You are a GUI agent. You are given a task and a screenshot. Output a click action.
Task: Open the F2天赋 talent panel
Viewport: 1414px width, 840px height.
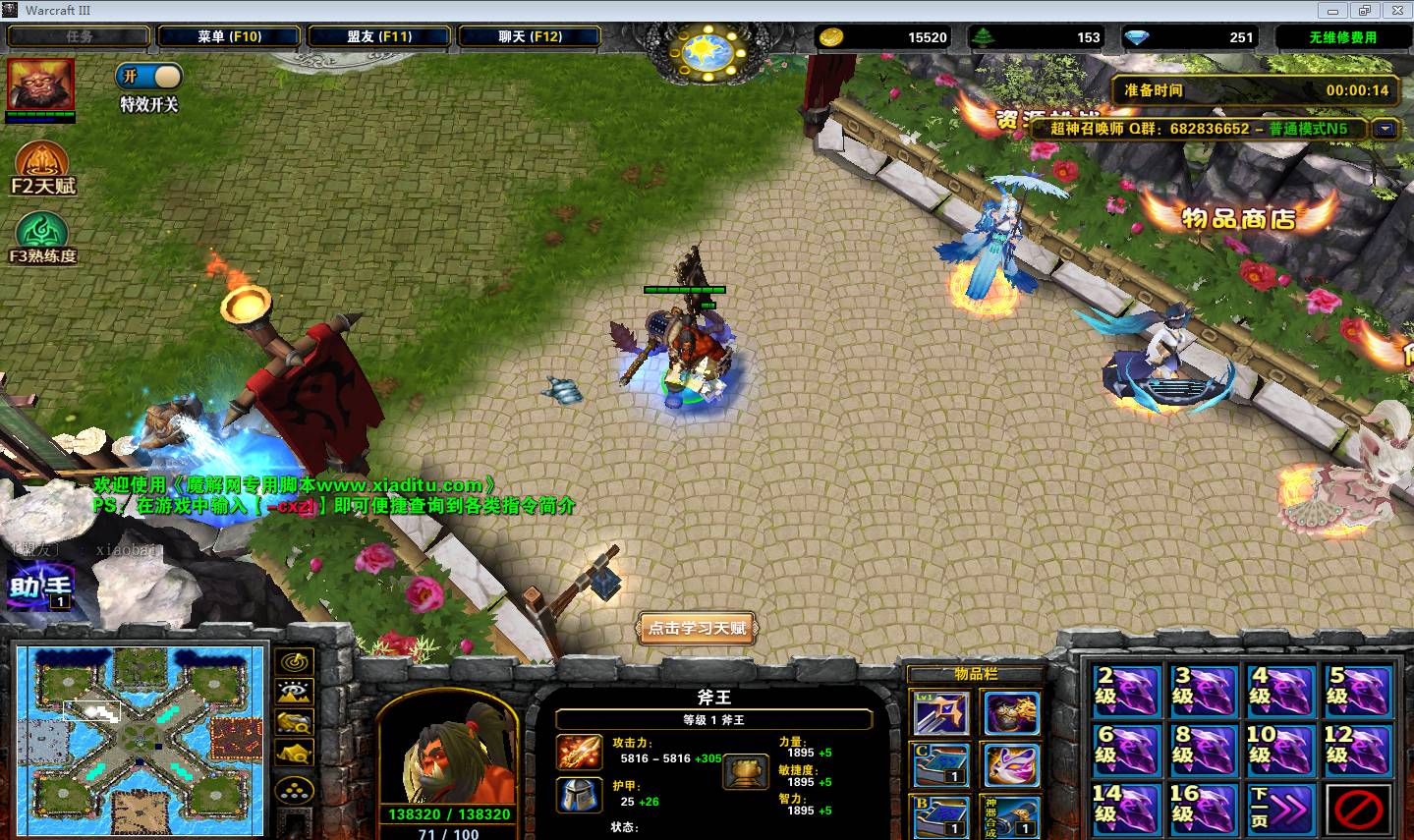[42, 168]
